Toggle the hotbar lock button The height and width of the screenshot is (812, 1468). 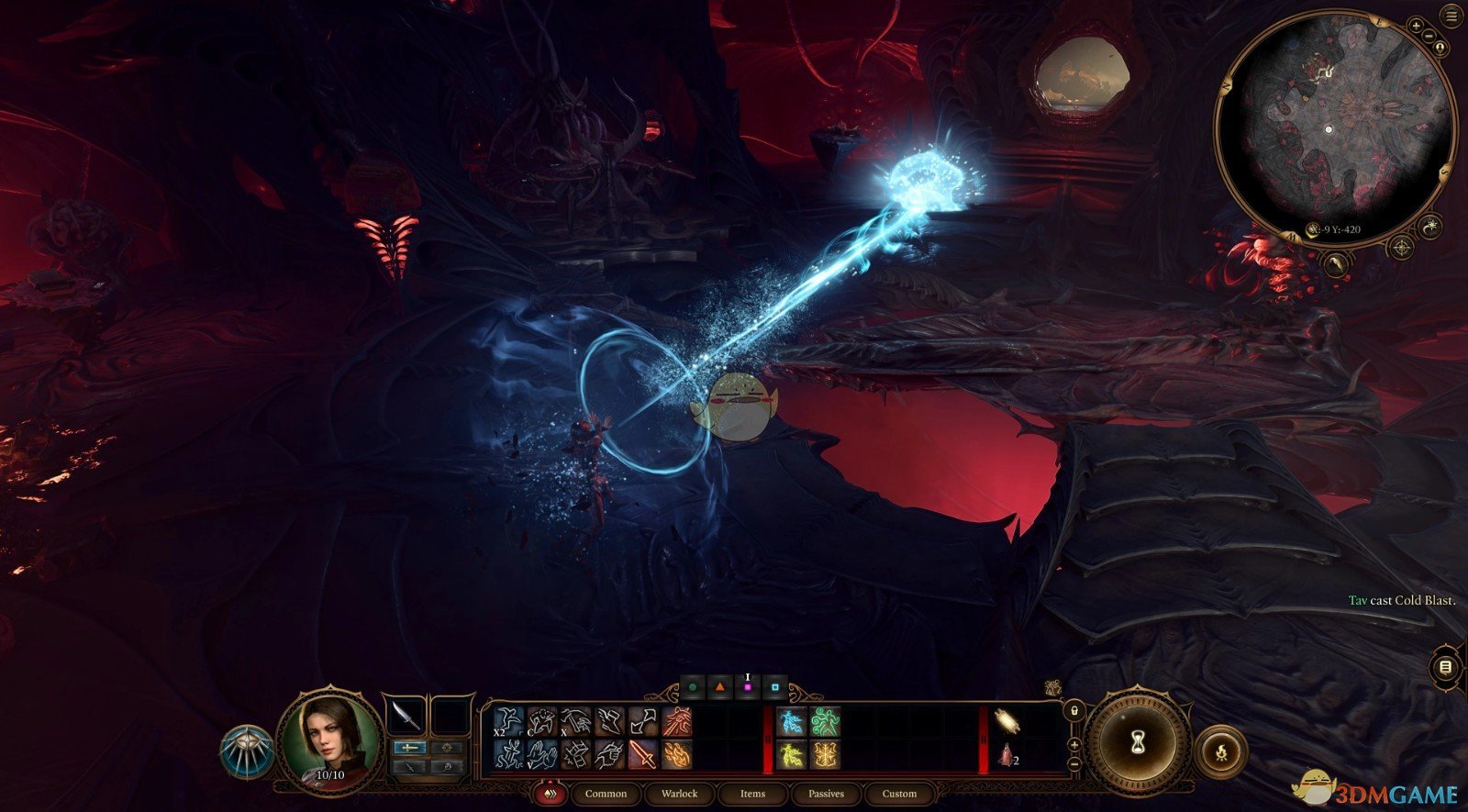[1074, 711]
